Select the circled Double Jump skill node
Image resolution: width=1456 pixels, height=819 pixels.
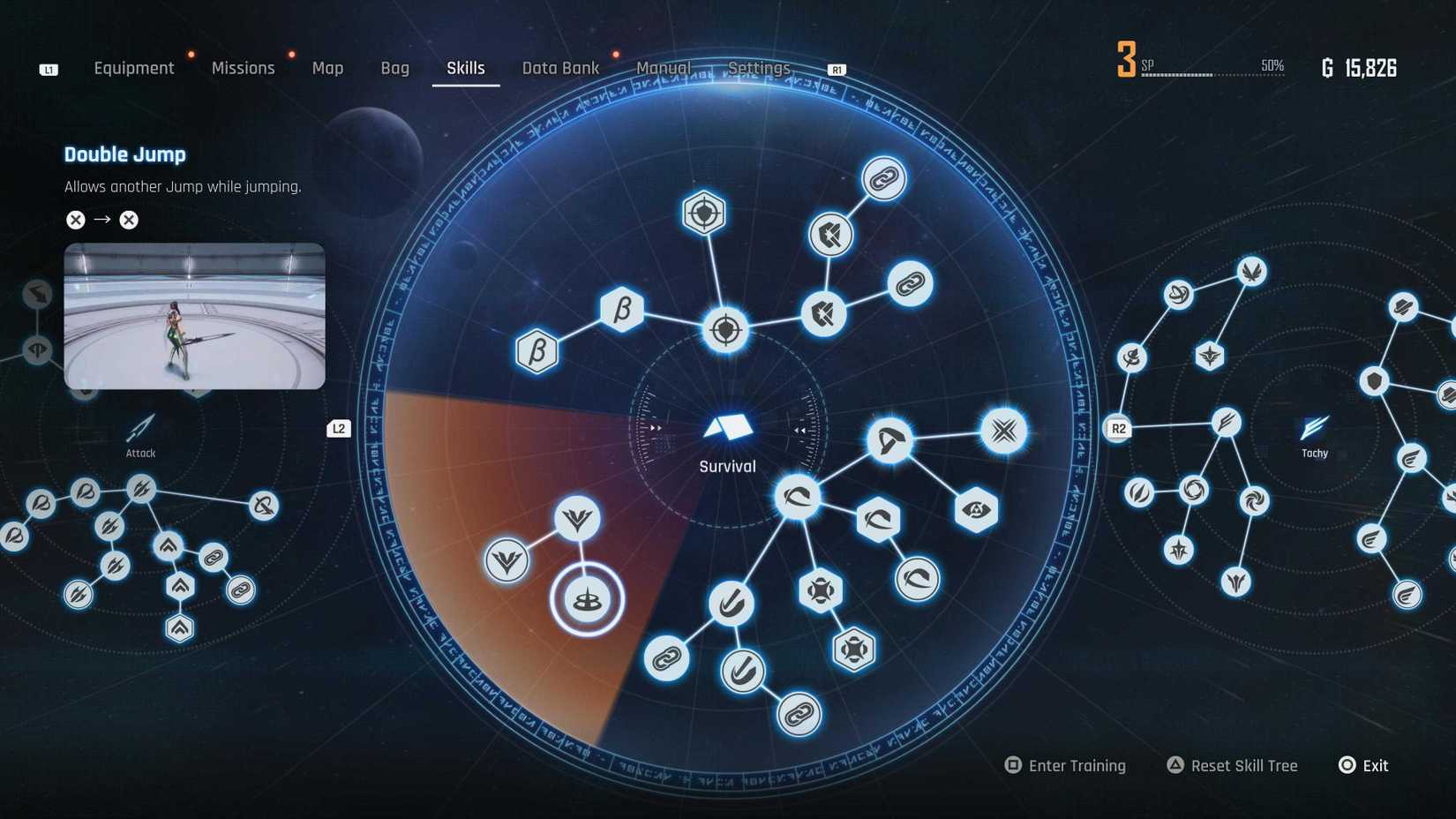pyautogui.click(x=587, y=599)
